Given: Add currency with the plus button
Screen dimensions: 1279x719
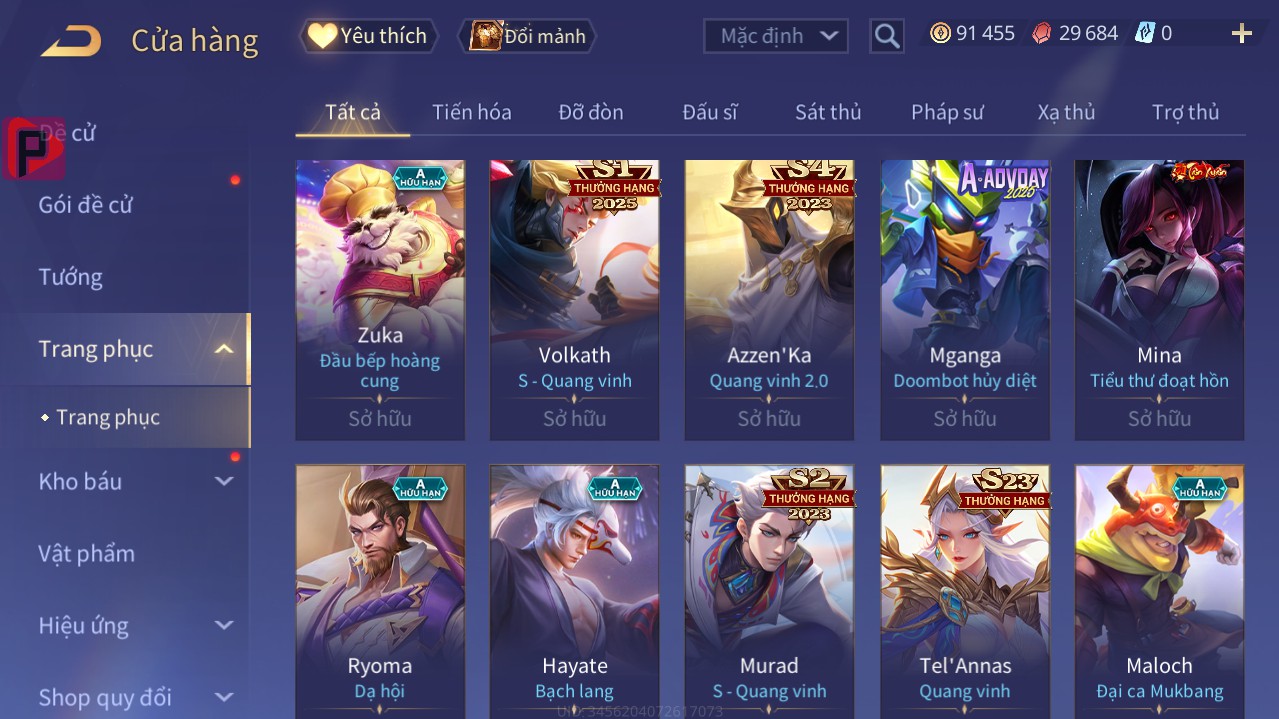Looking at the screenshot, I should [1241, 34].
